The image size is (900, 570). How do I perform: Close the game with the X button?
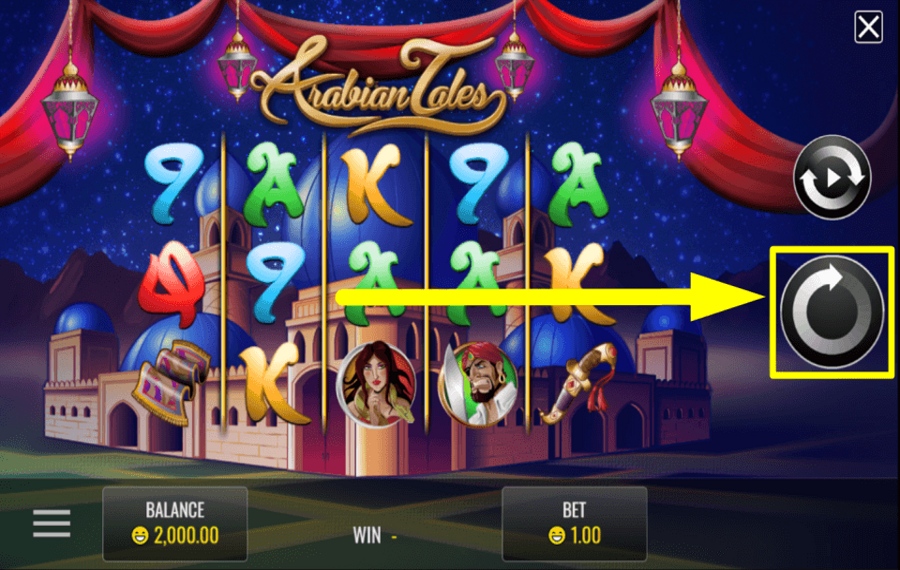point(868,27)
